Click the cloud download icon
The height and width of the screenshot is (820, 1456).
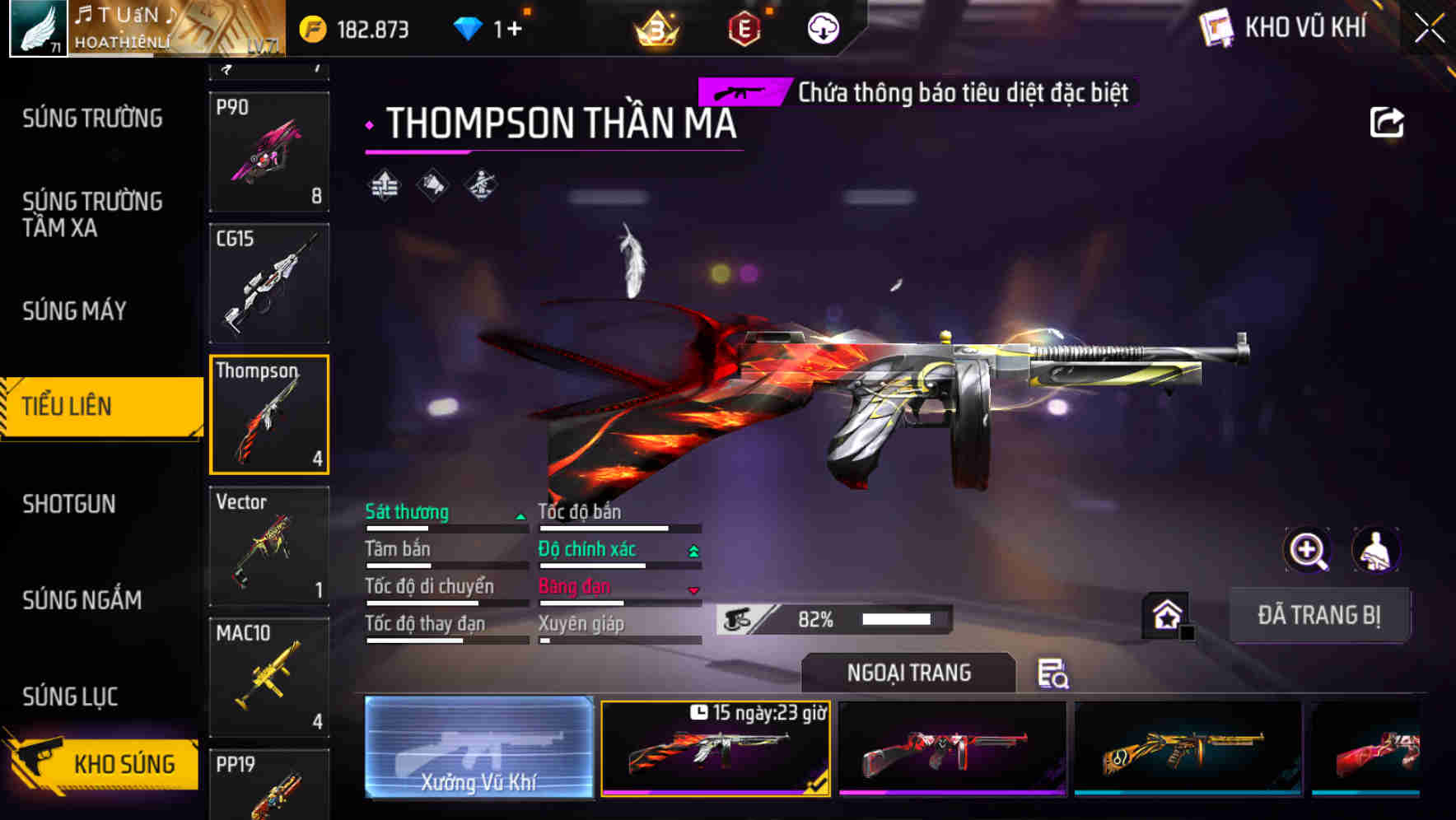[x=822, y=29]
